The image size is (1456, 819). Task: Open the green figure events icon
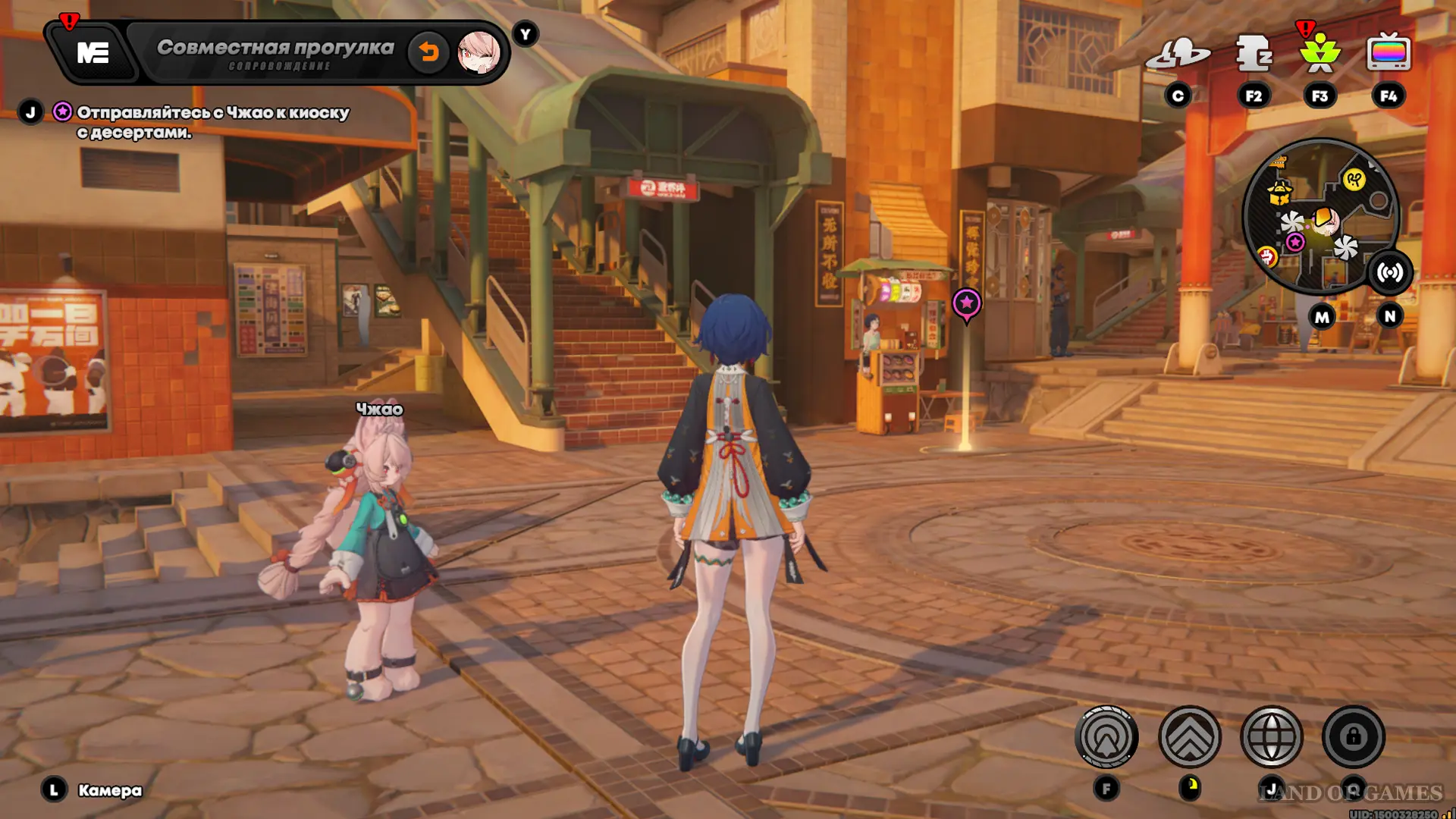(x=1319, y=54)
